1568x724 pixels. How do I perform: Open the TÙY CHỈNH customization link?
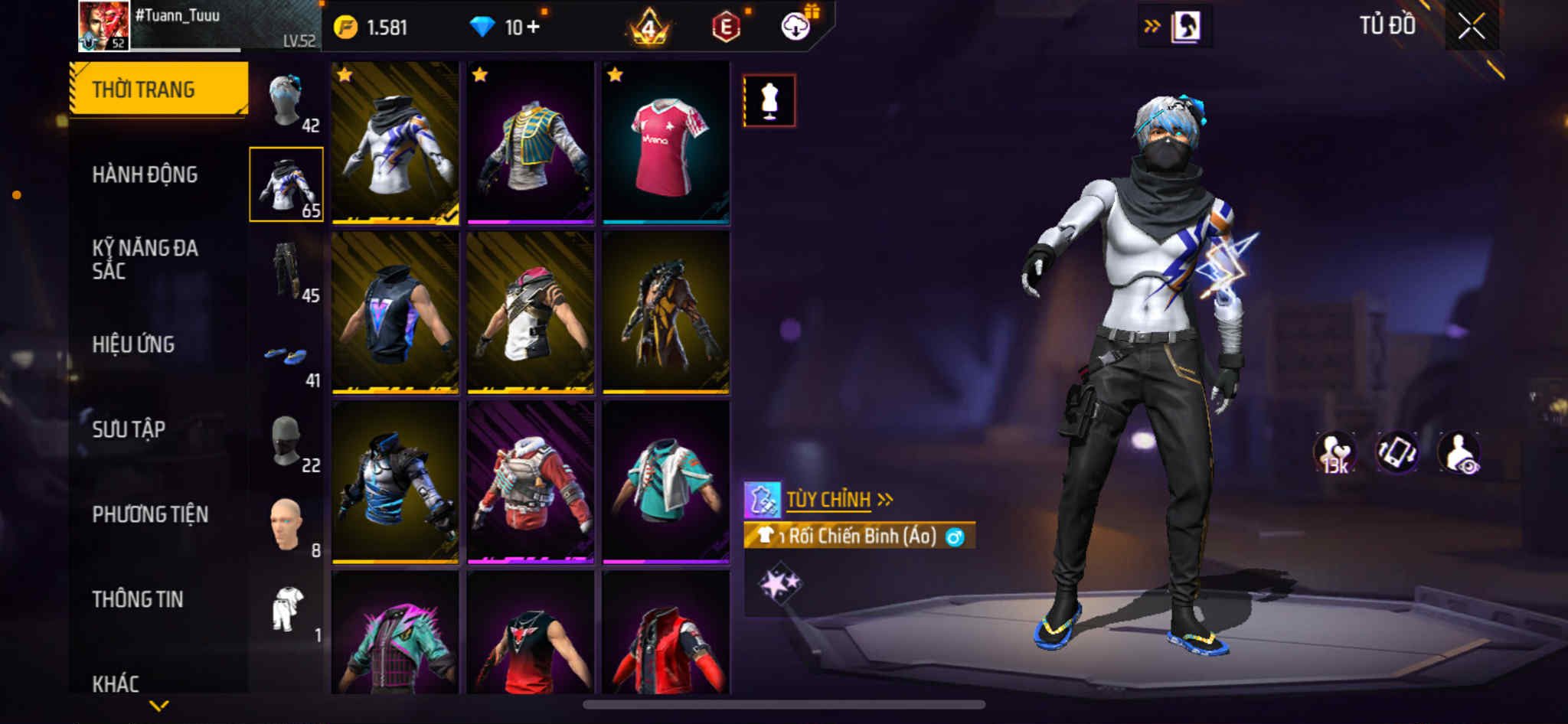coord(828,501)
